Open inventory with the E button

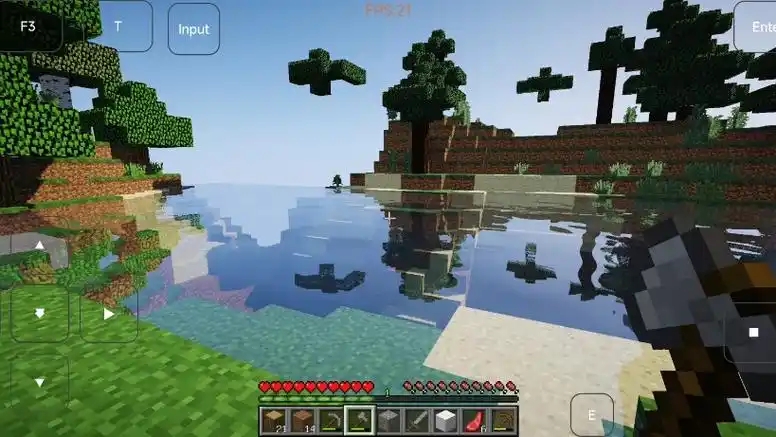click(591, 415)
